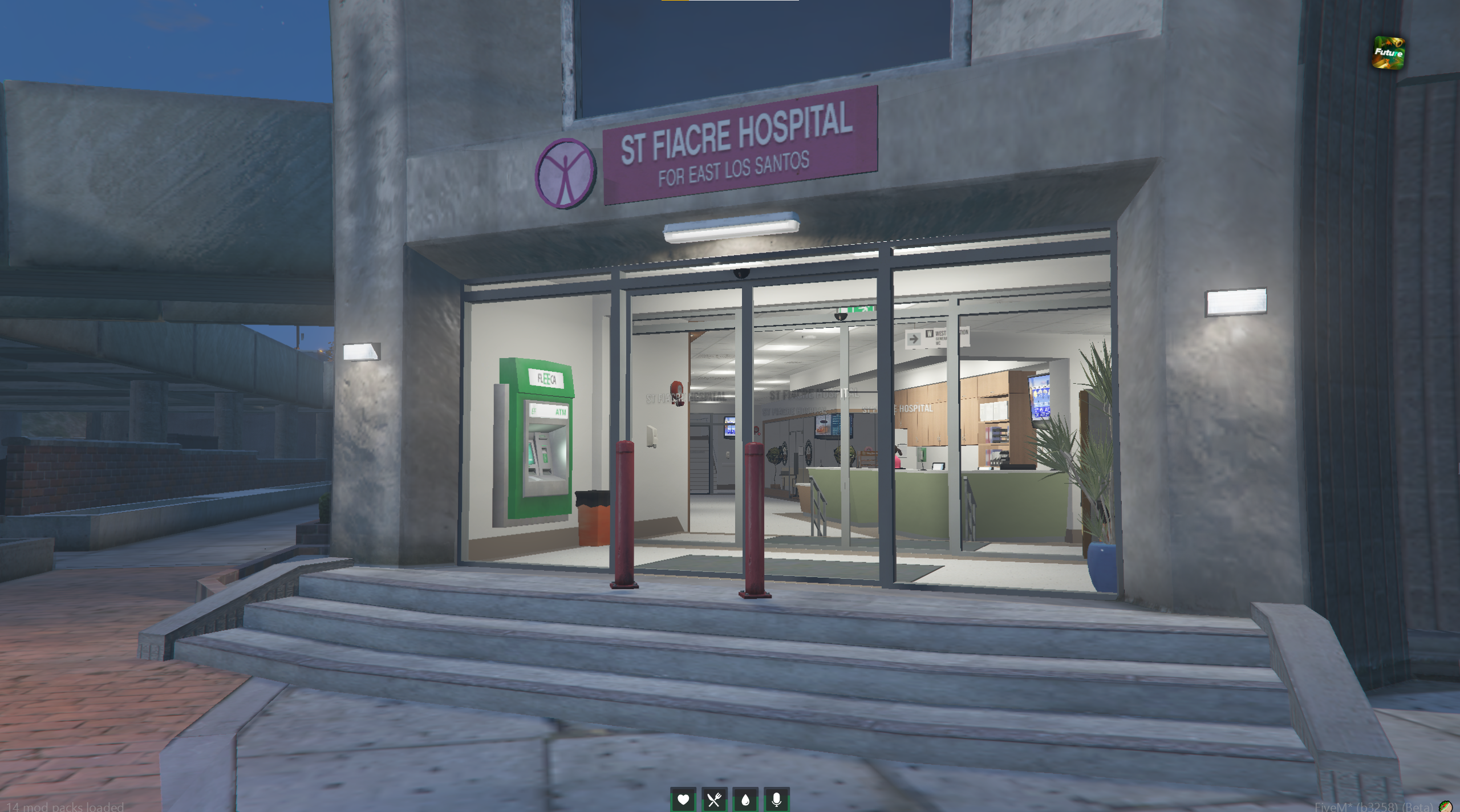Click the heart health status icon

(x=683, y=799)
